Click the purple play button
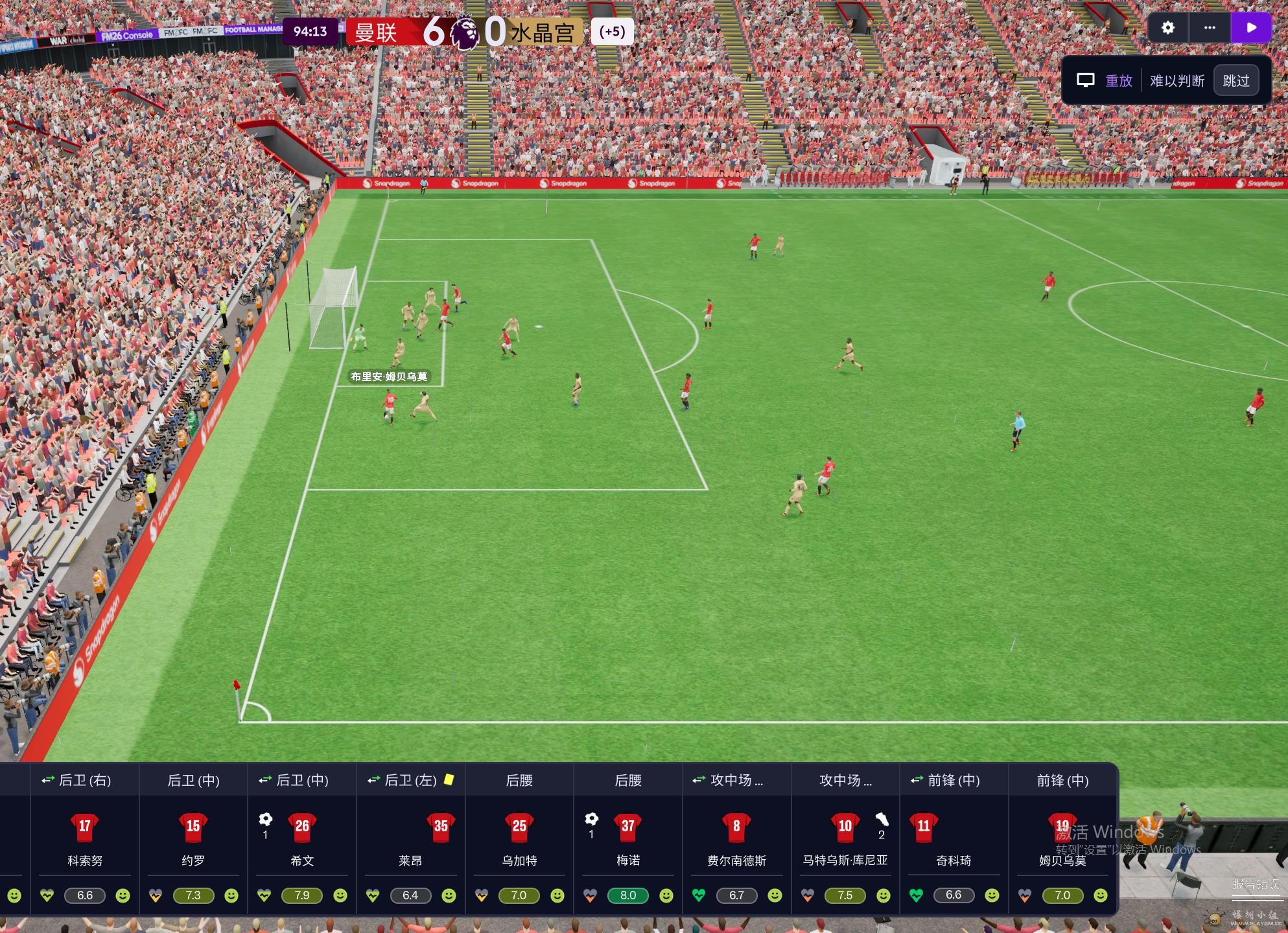Screen dimensions: 1288x933 (1252, 28)
